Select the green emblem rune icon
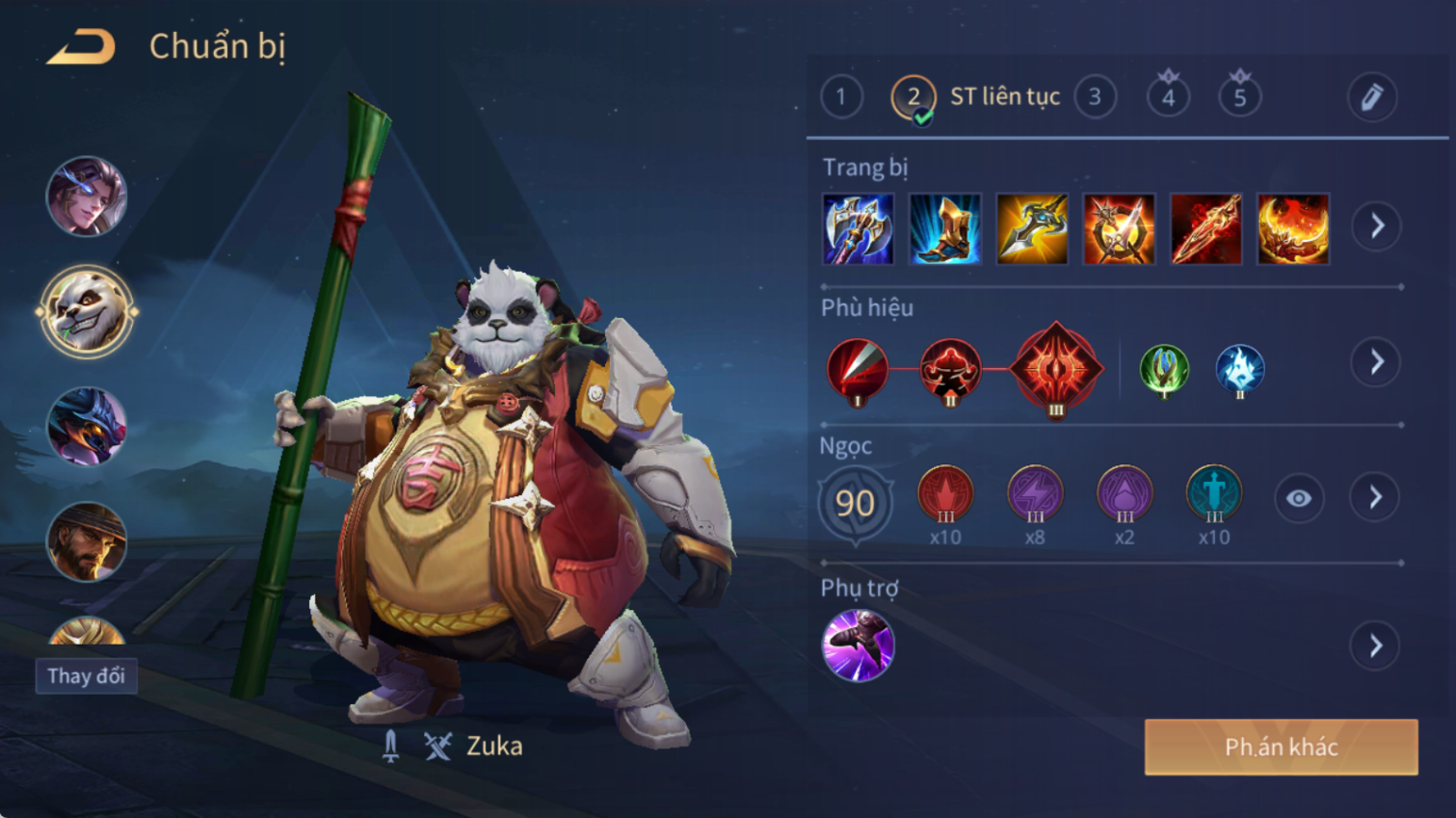 (x=1164, y=369)
